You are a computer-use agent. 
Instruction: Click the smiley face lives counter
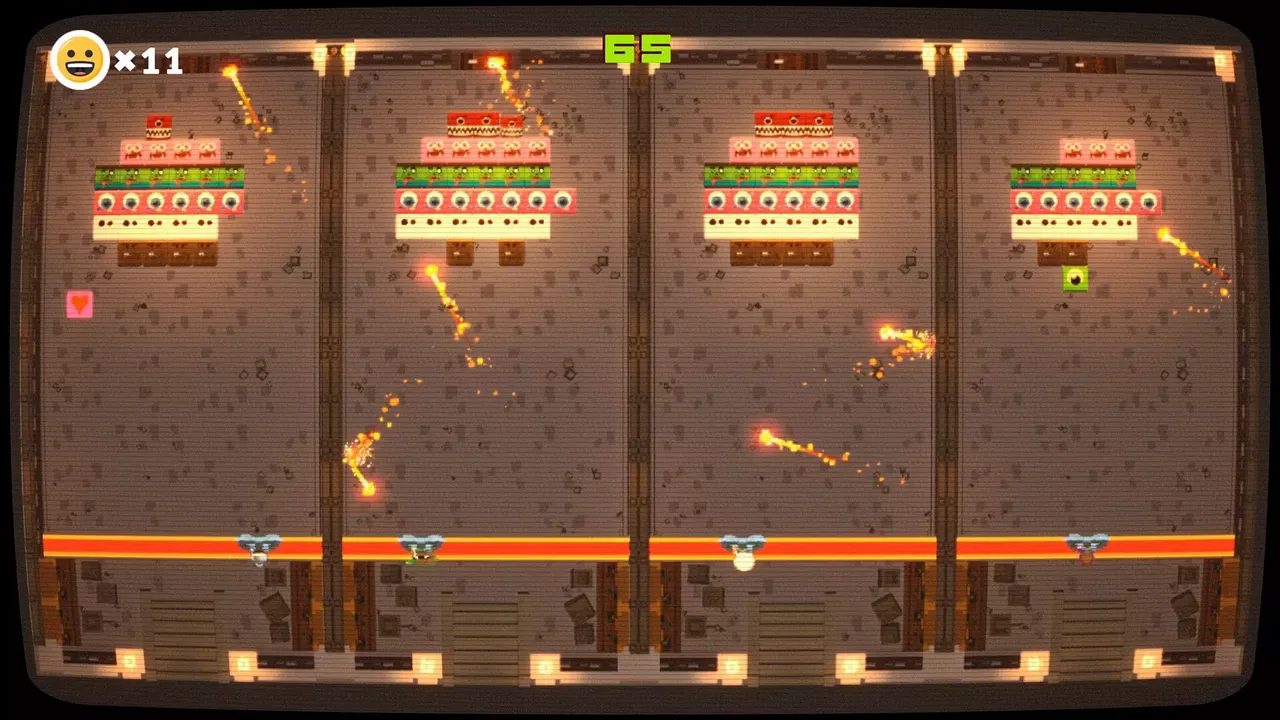point(80,62)
